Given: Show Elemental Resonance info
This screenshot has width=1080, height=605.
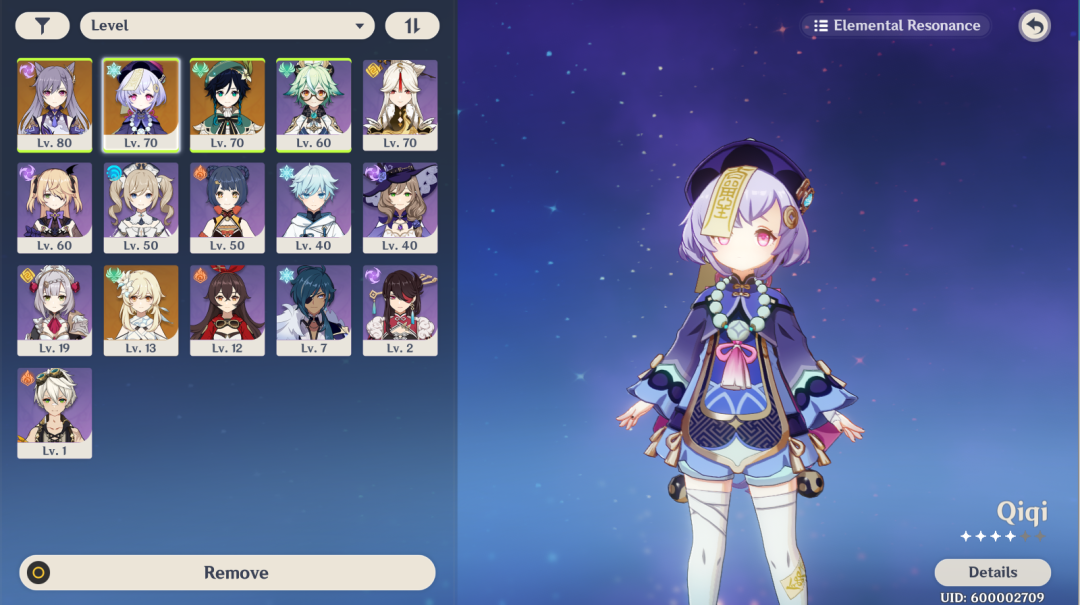Looking at the screenshot, I should click(x=897, y=26).
